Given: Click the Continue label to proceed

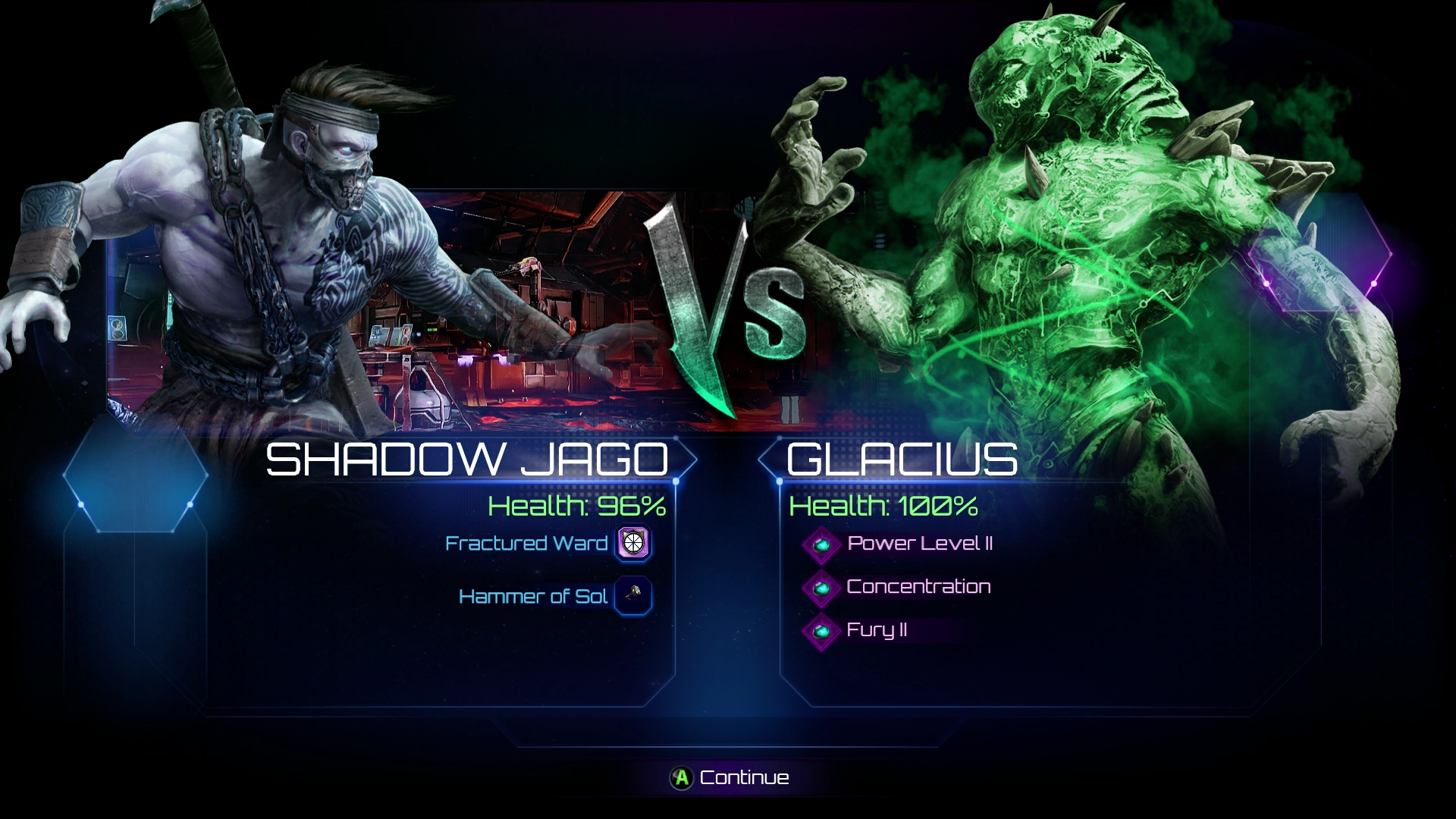Looking at the screenshot, I should click(743, 777).
